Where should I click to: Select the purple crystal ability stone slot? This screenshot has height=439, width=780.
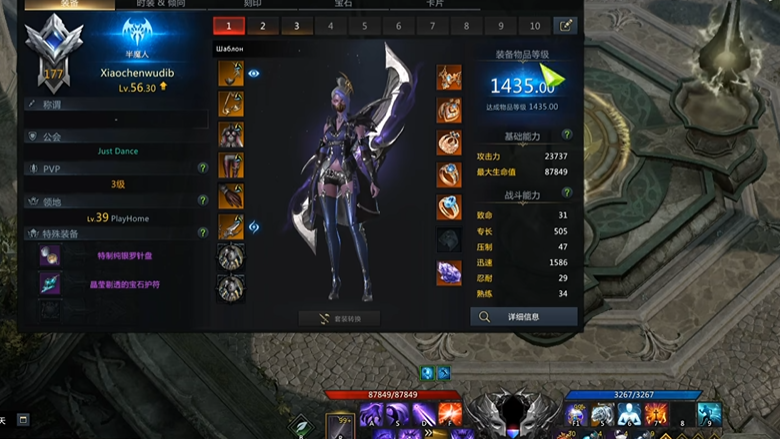click(449, 273)
